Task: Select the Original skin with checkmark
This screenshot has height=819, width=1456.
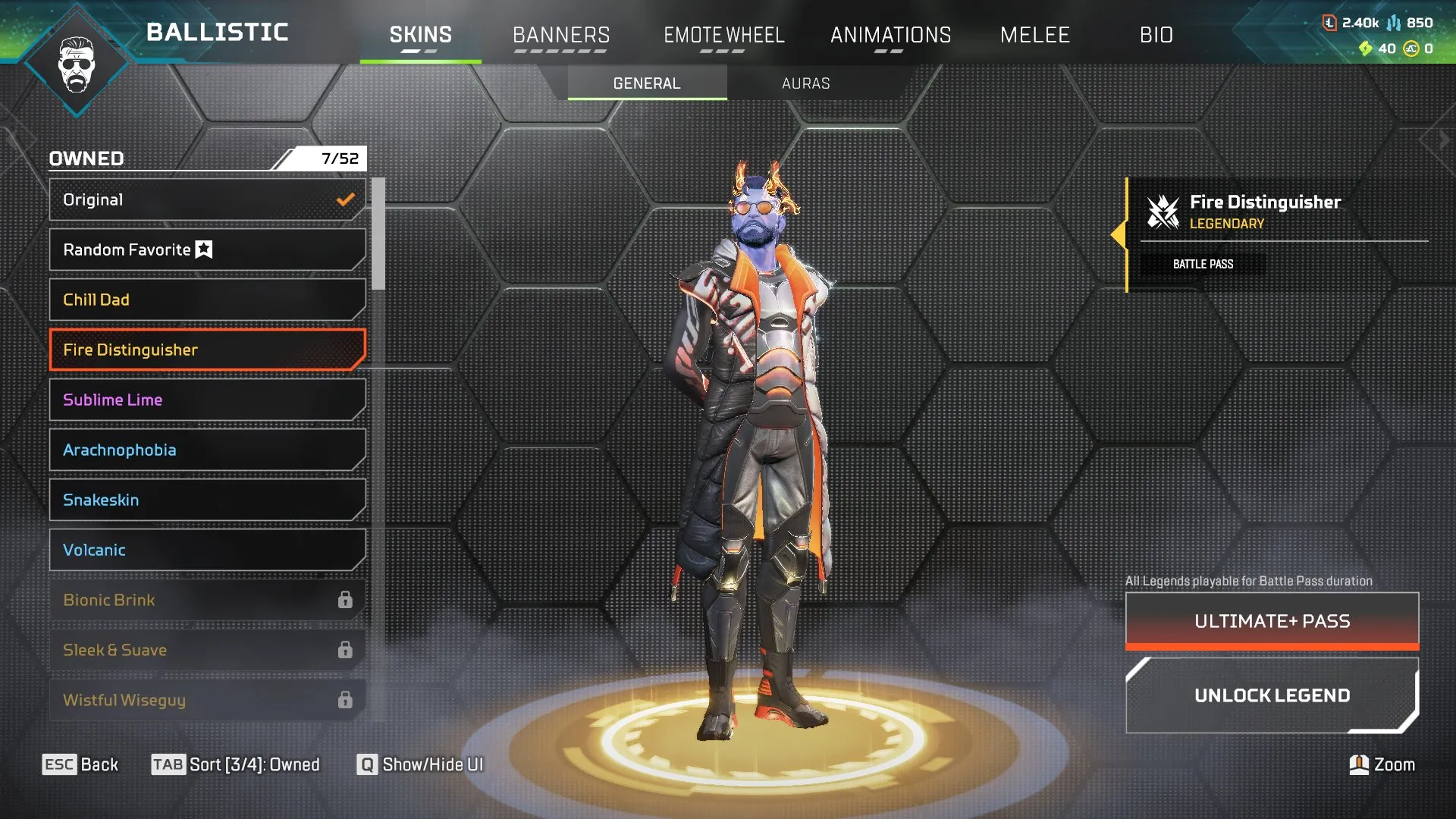Action: tap(205, 199)
